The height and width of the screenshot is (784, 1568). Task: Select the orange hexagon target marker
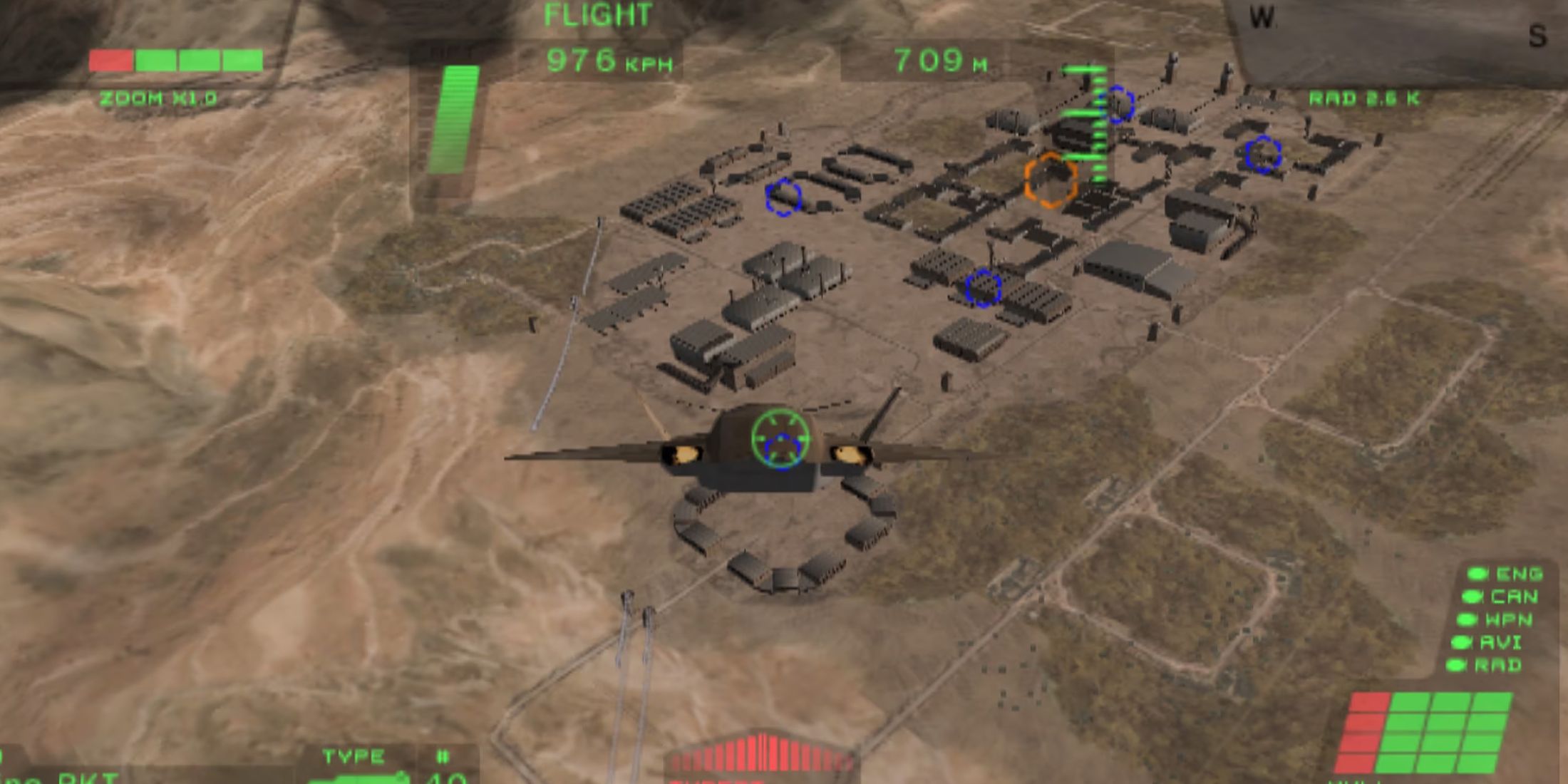tap(1049, 180)
